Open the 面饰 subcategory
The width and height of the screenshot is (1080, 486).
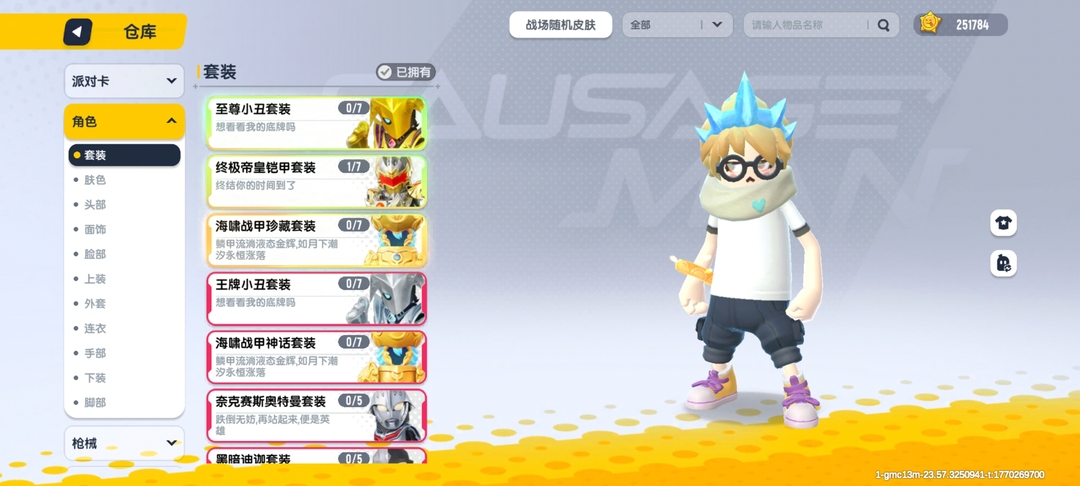coord(95,230)
